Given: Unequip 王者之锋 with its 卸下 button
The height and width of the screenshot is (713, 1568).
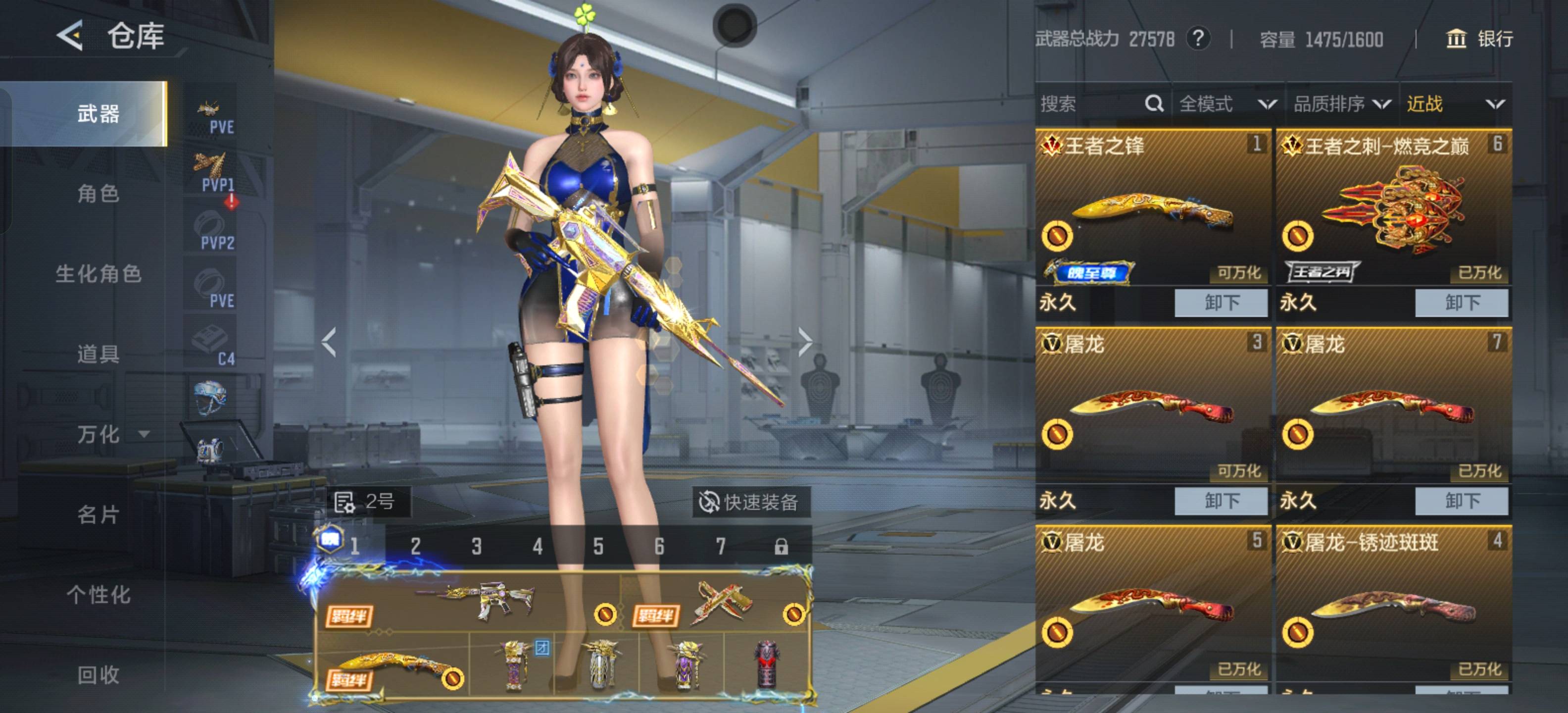Looking at the screenshot, I should click(1221, 303).
